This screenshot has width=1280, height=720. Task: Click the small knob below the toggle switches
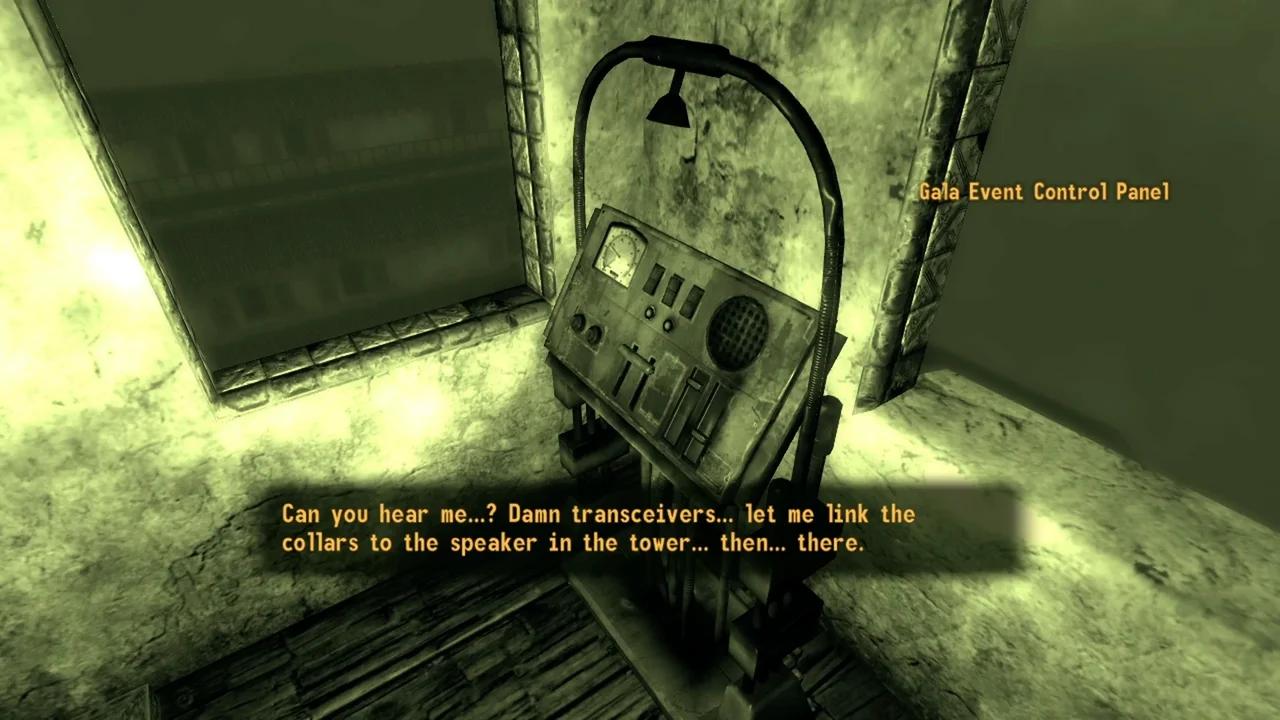651,311
